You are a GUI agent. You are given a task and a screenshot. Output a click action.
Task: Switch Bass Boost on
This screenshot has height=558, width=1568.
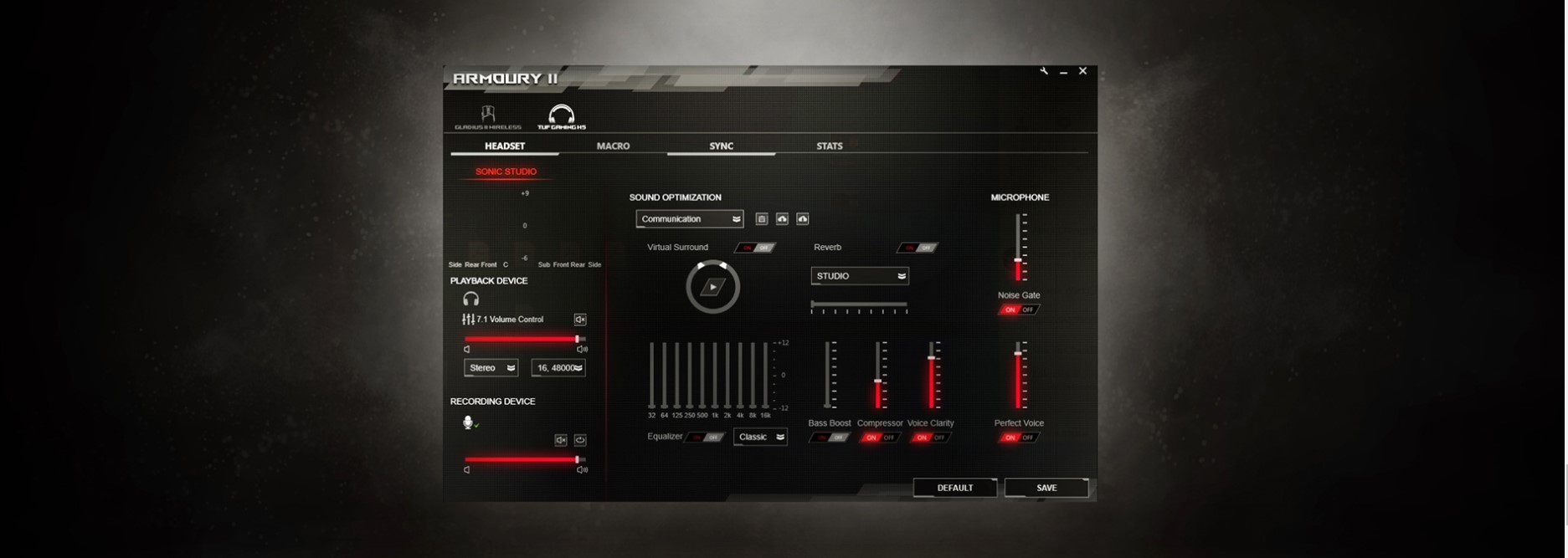point(829,438)
